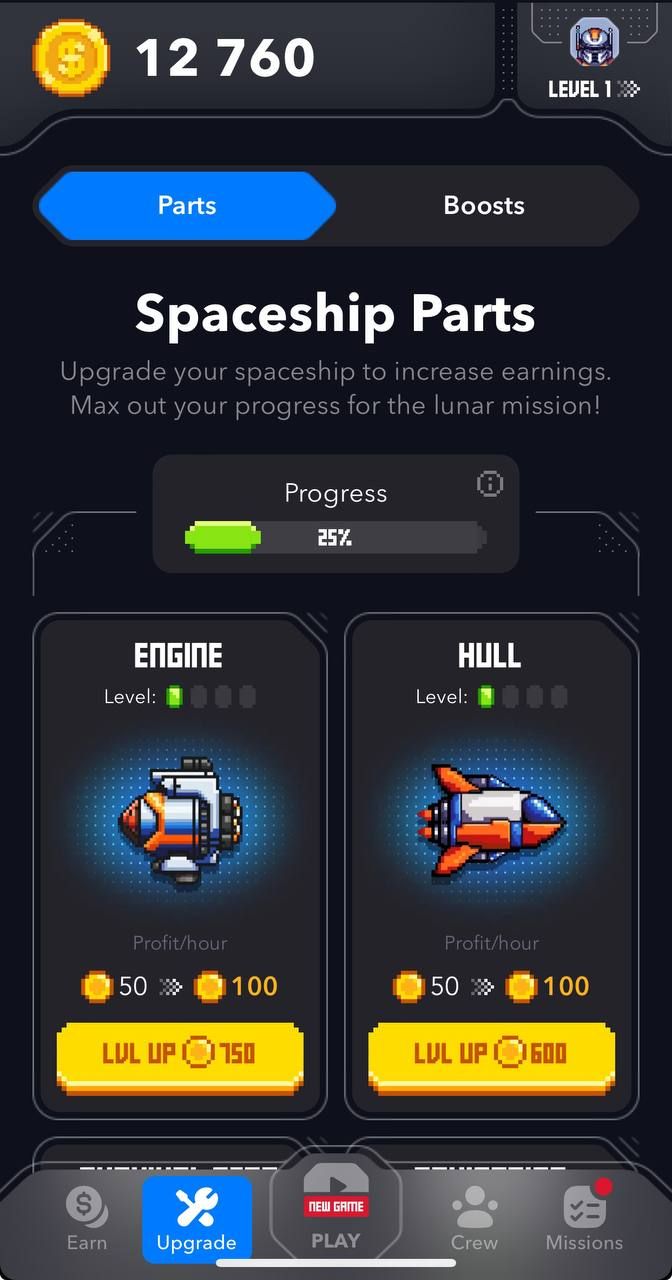Open the Crew section
Image resolution: width=672 pixels, height=1280 pixels.
[474, 1218]
